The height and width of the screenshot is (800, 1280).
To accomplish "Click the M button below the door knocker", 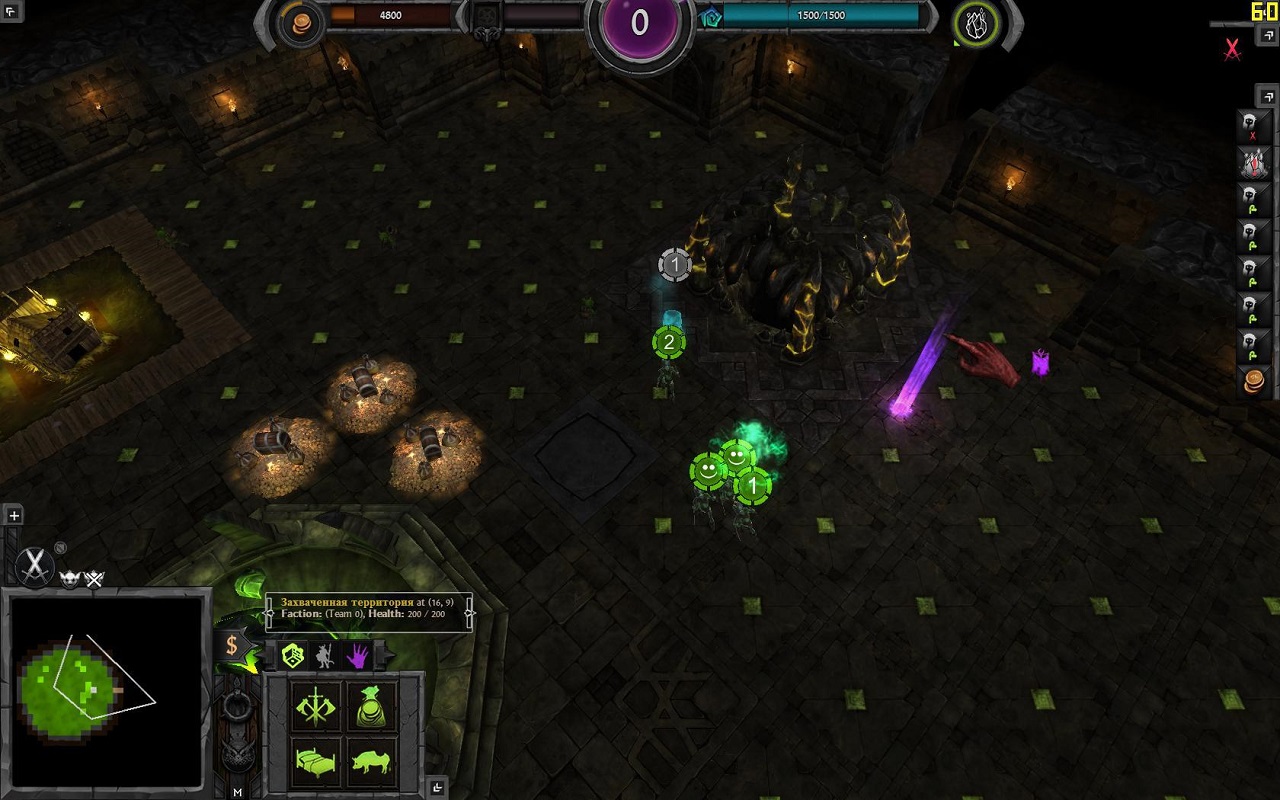I will [237, 792].
